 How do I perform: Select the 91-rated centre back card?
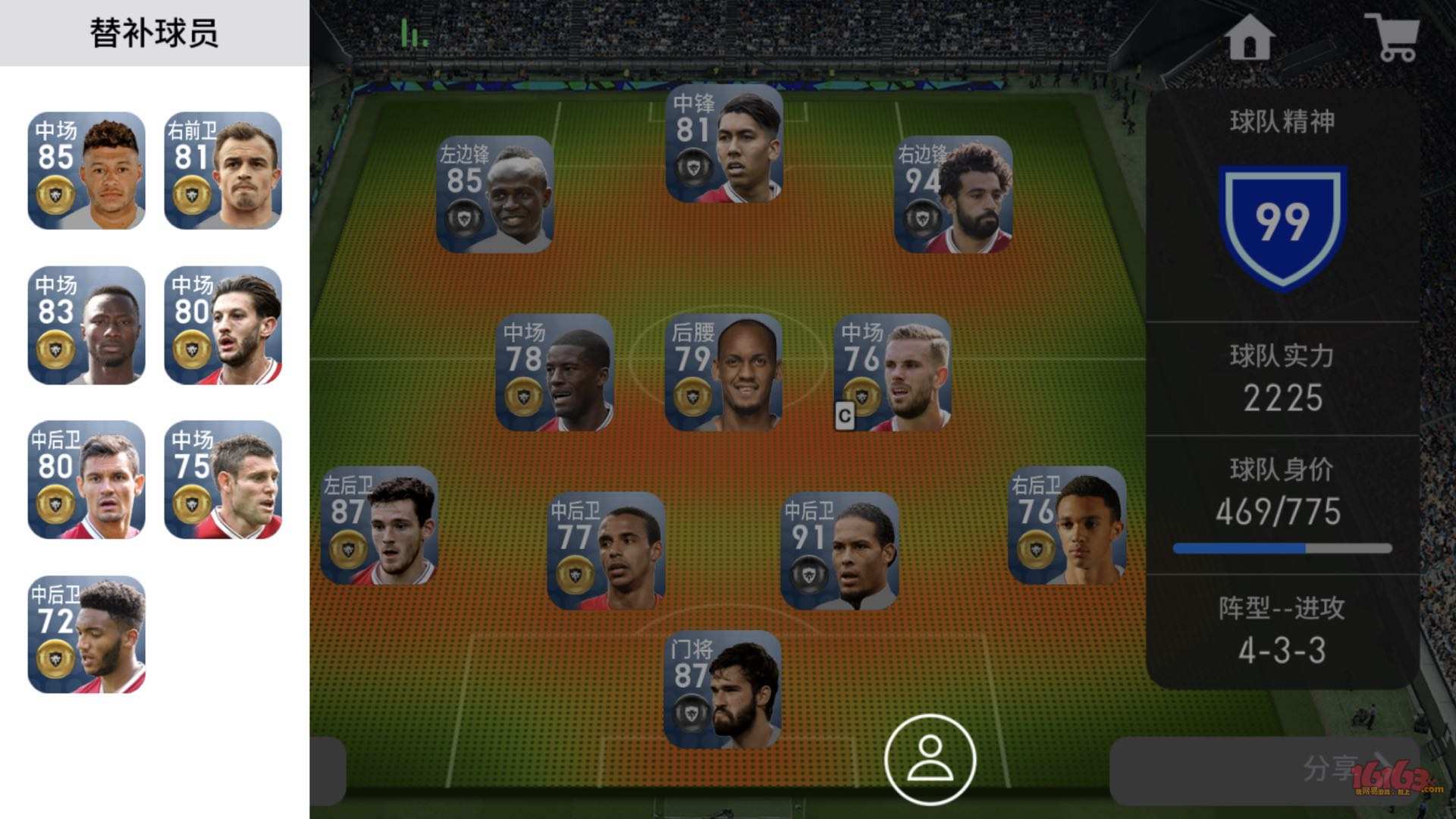point(839,551)
